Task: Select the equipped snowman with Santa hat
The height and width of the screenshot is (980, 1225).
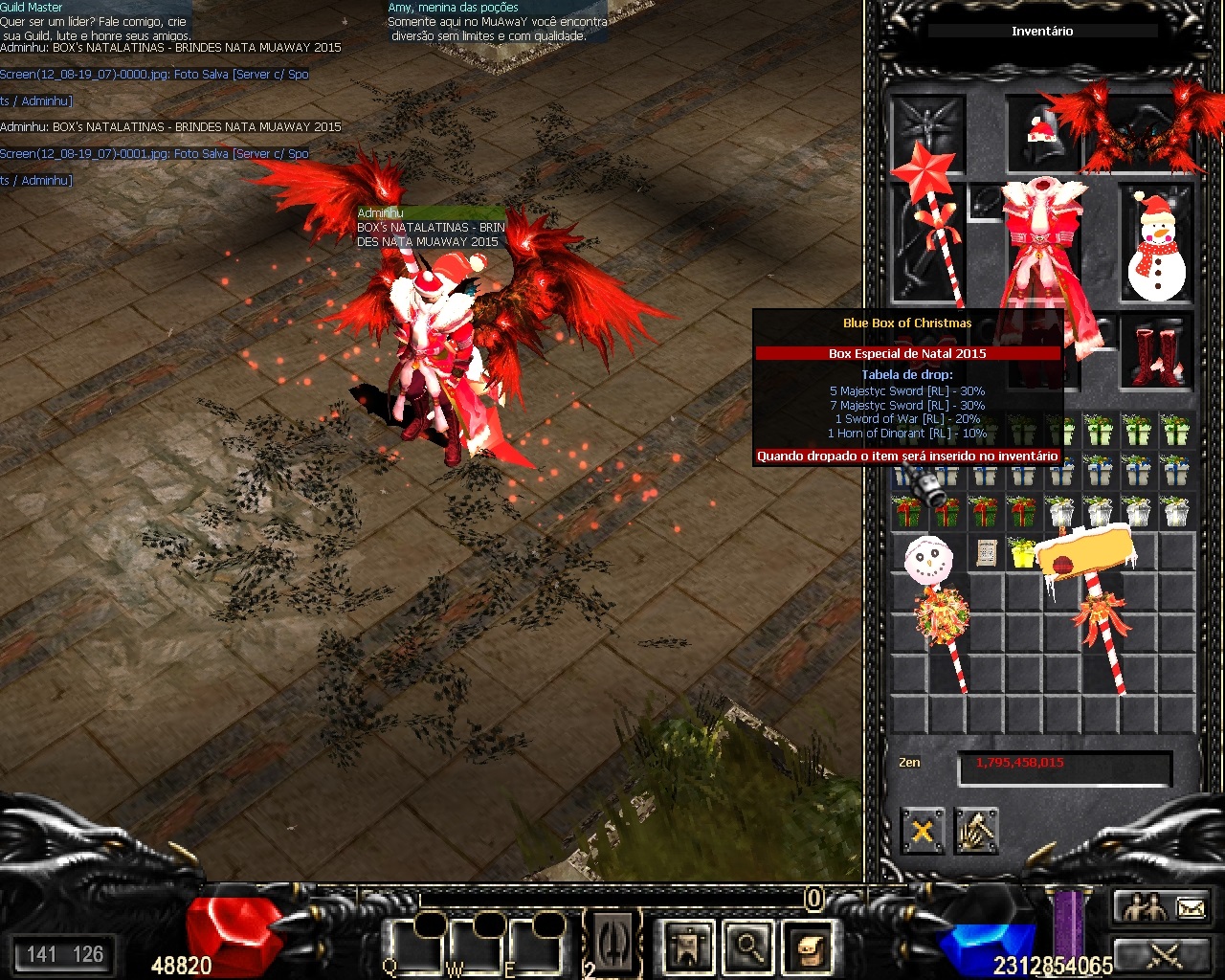Action: tap(1156, 246)
